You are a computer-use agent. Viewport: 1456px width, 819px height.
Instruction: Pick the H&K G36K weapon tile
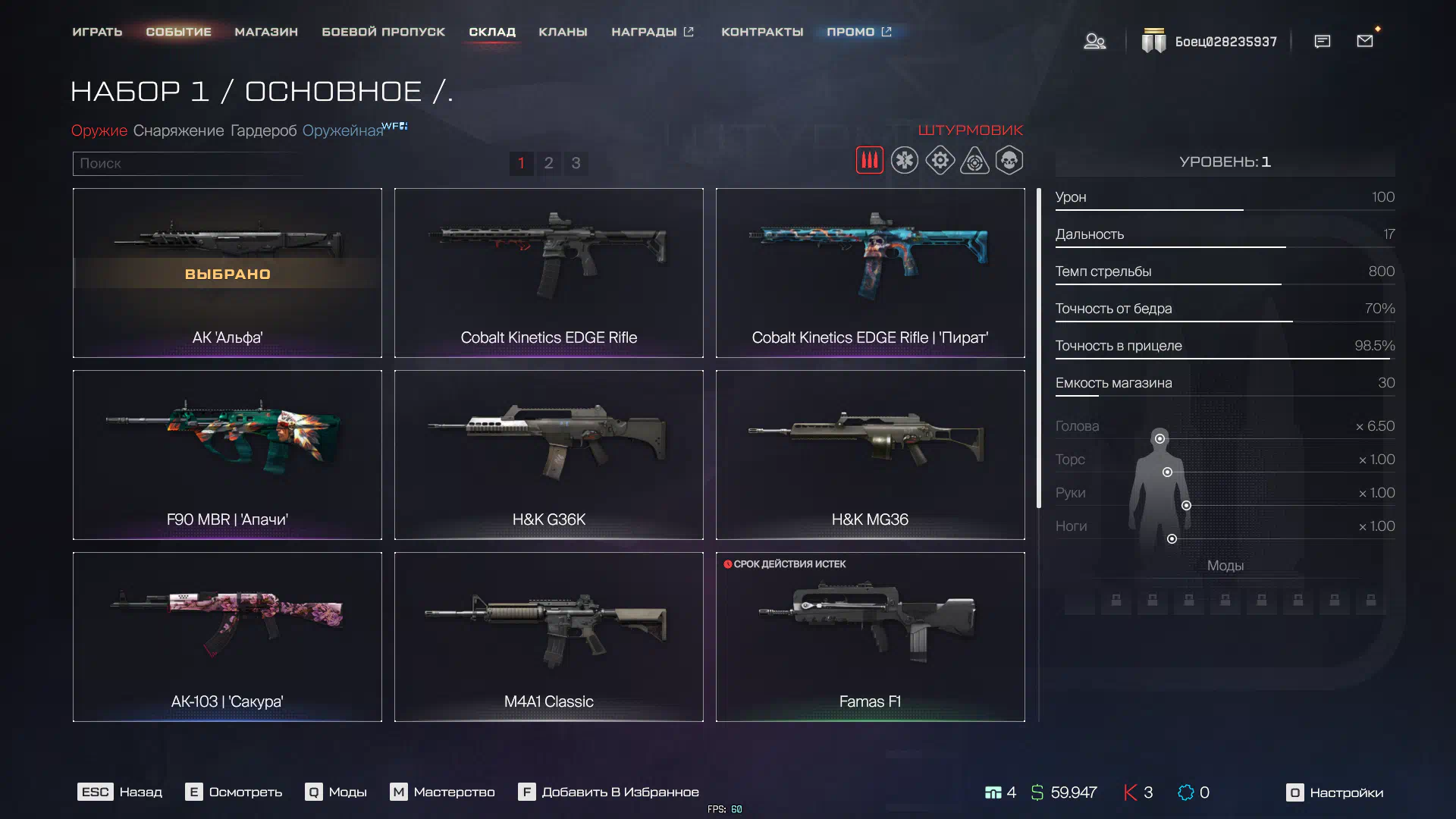[x=548, y=454]
